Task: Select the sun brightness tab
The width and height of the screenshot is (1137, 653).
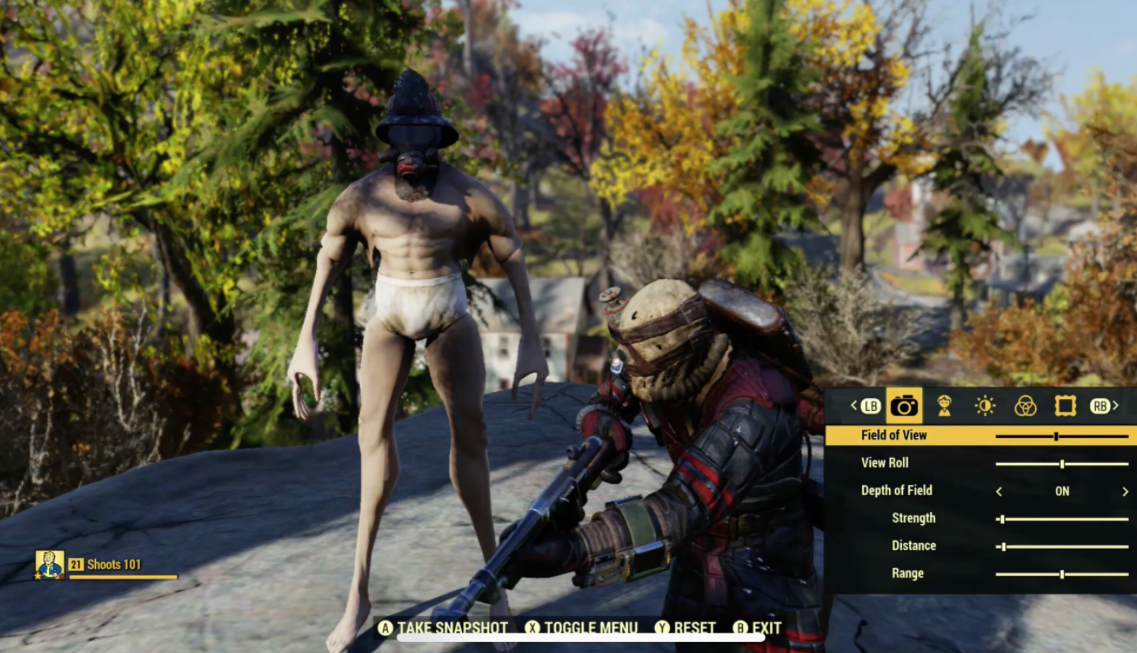Action: tap(985, 405)
